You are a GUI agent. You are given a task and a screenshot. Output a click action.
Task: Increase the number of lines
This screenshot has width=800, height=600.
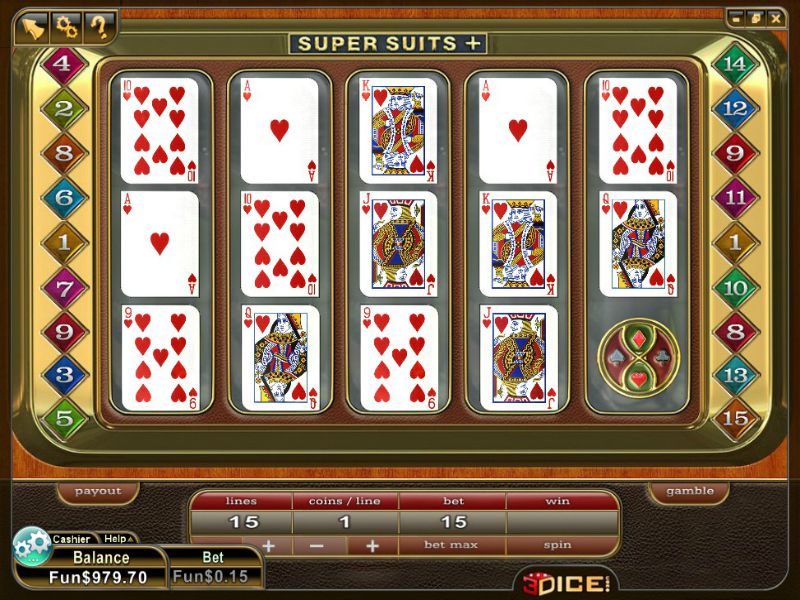click(x=268, y=545)
